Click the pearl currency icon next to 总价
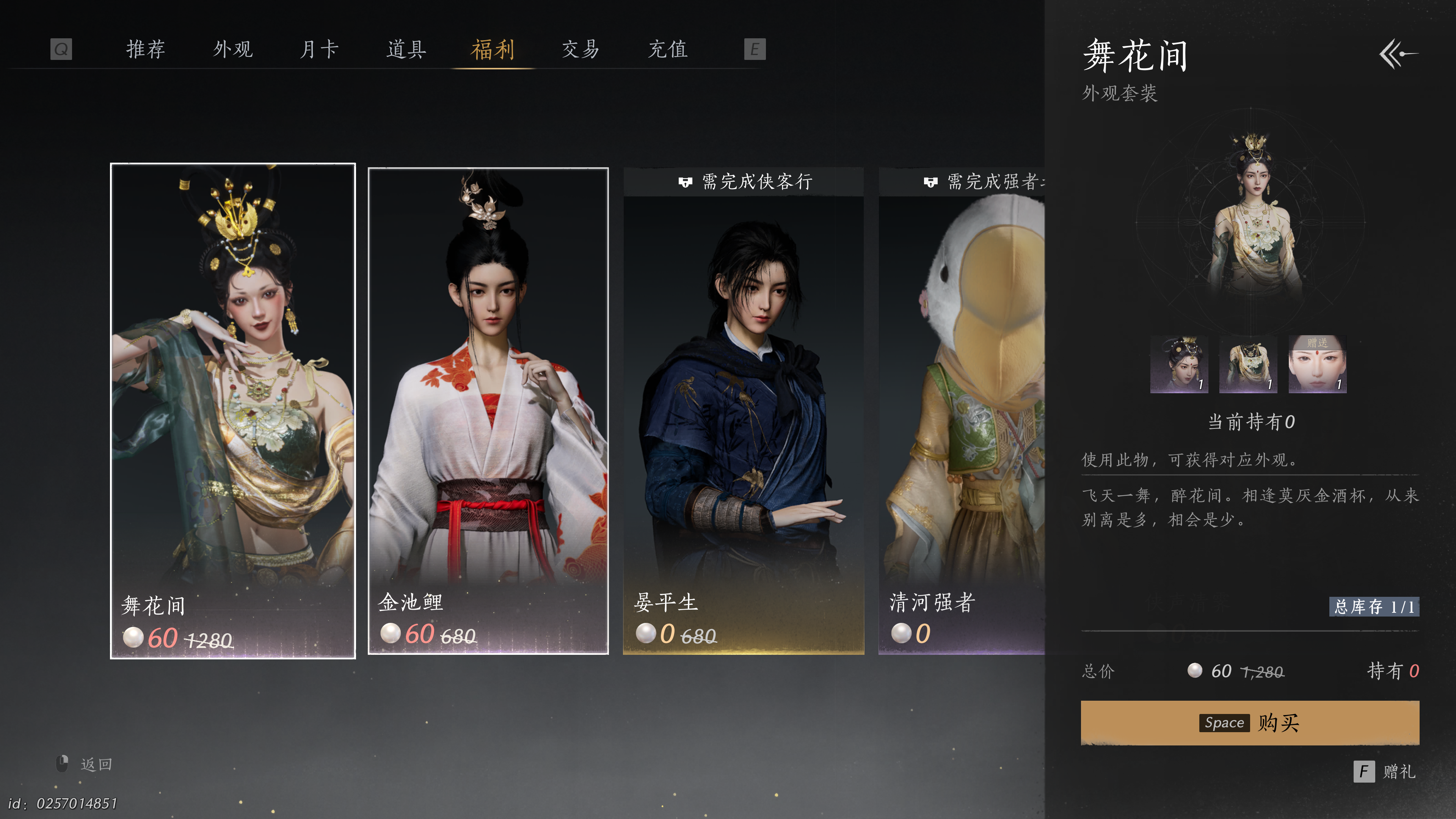Image resolution: width=1456 pixels, height=819 pixels. [1196, 672]
